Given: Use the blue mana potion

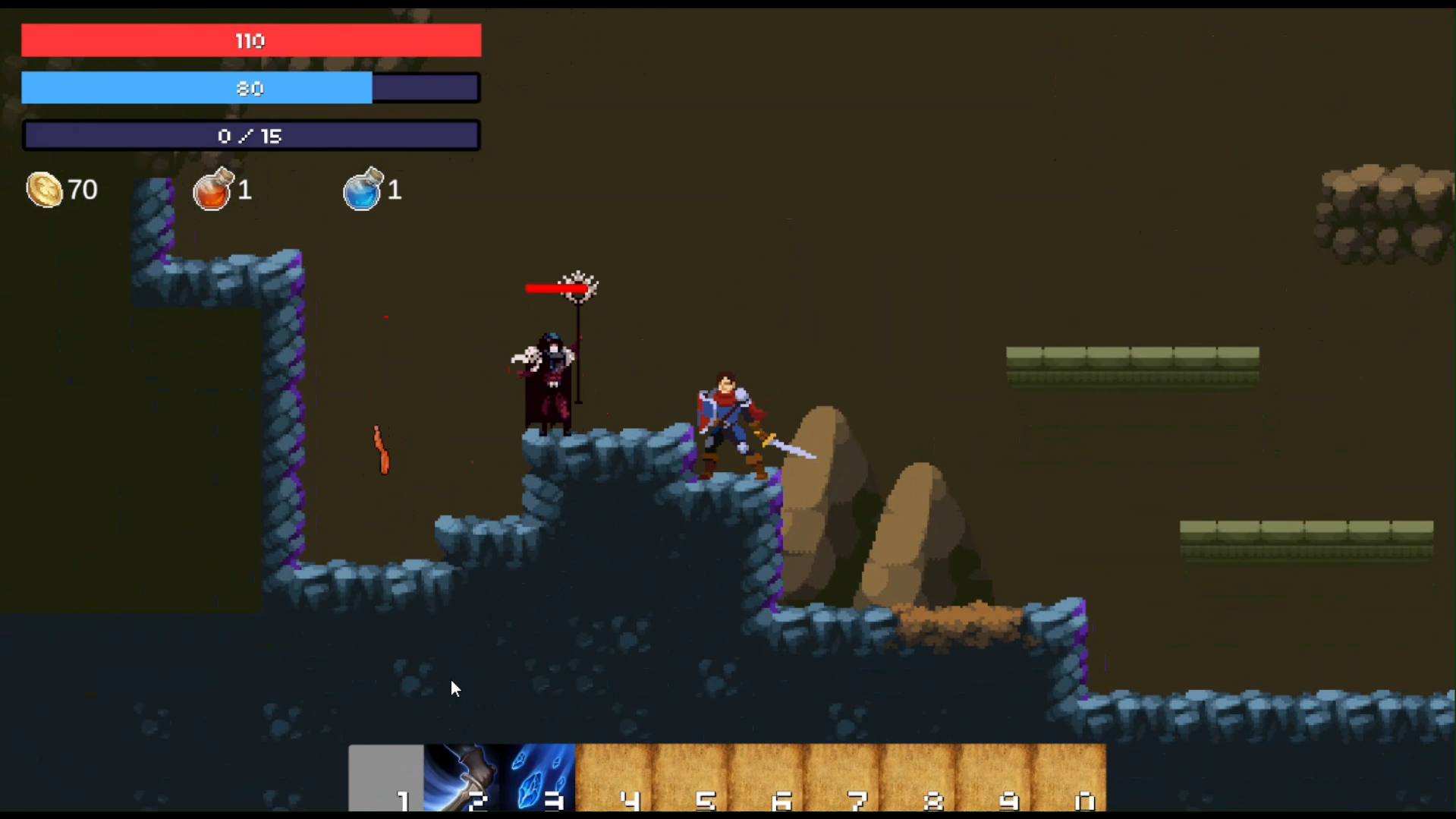Looking at the screenshot, I should [x=364, y=190].
